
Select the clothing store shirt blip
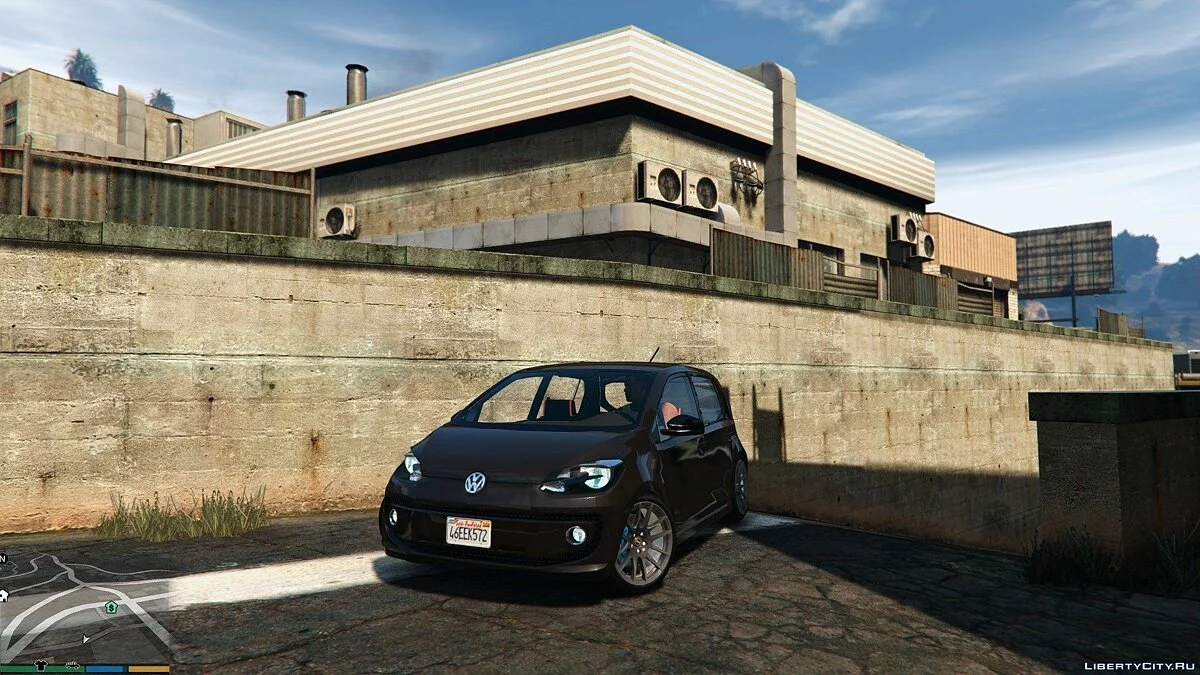(41, 664)
